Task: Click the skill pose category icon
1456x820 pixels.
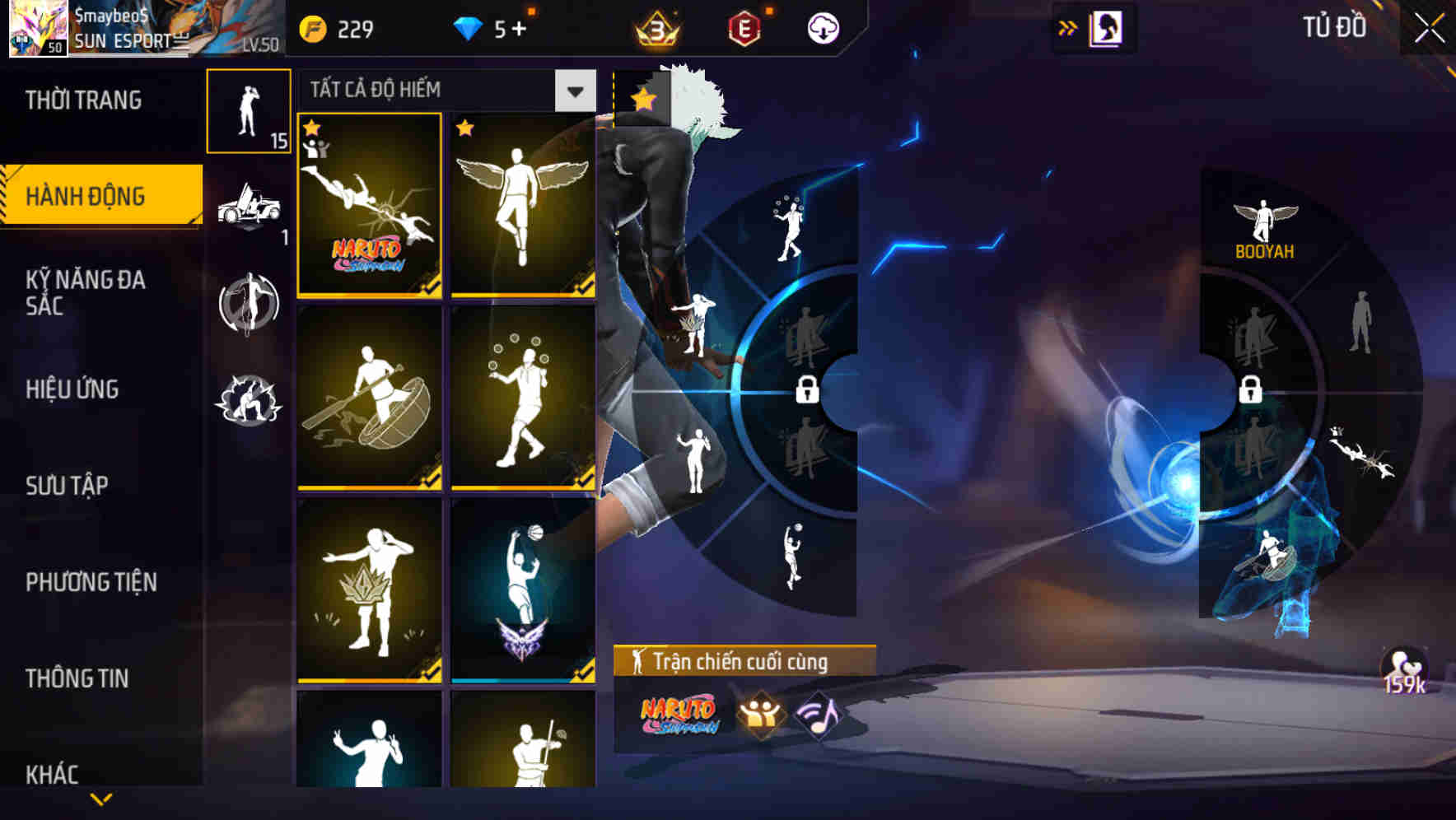Action: point(247,304)
